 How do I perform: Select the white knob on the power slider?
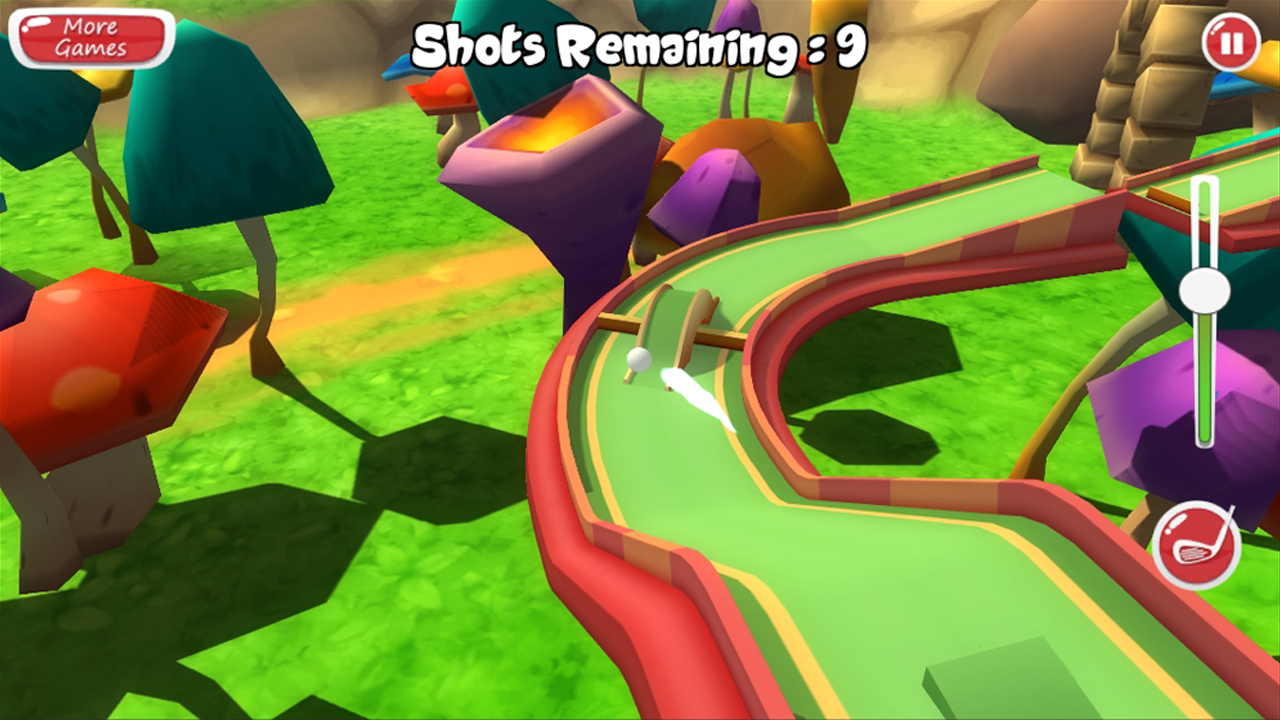tap(1205, 291)
